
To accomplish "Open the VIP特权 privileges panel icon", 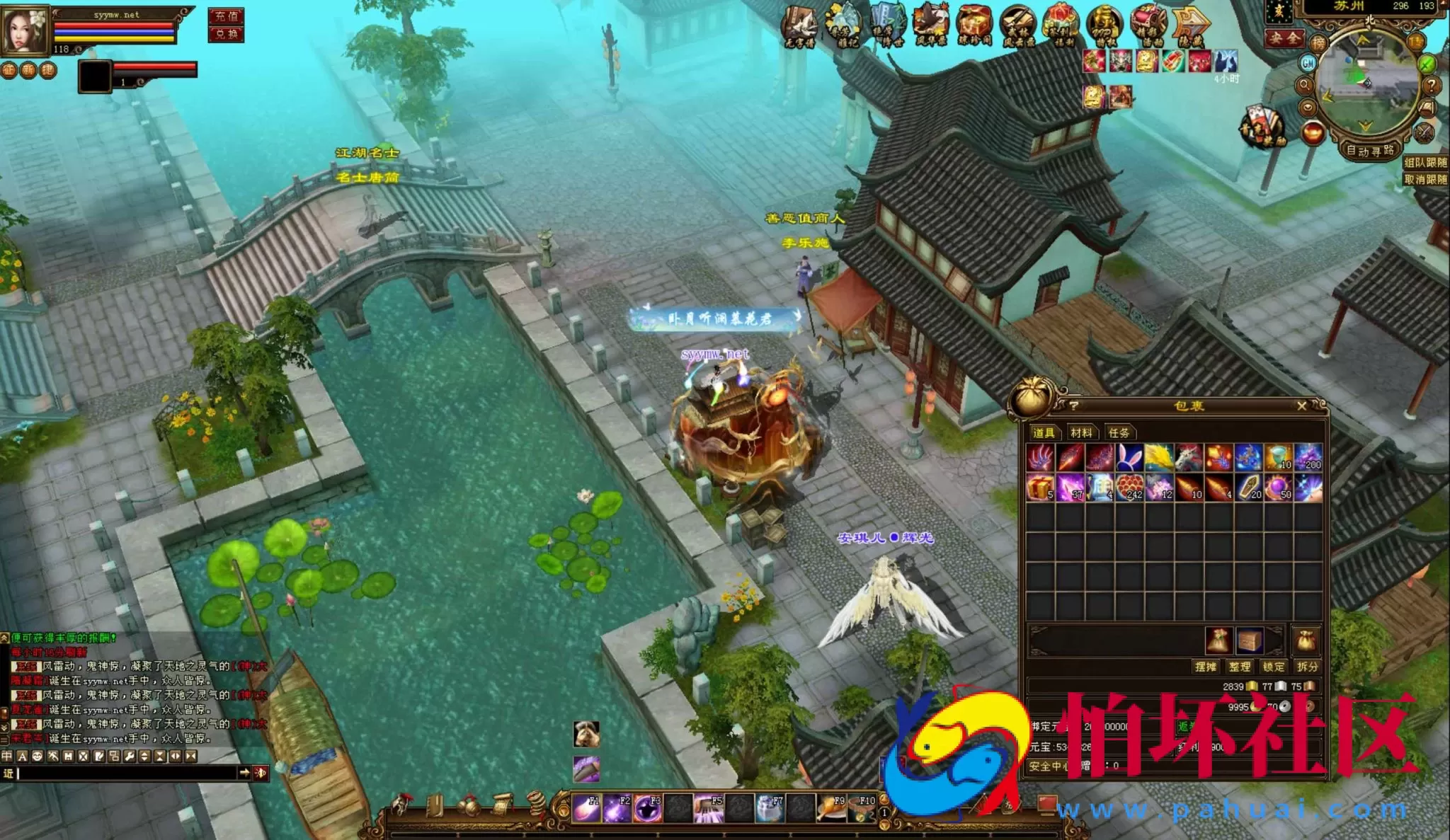I will pos(1104,20).
